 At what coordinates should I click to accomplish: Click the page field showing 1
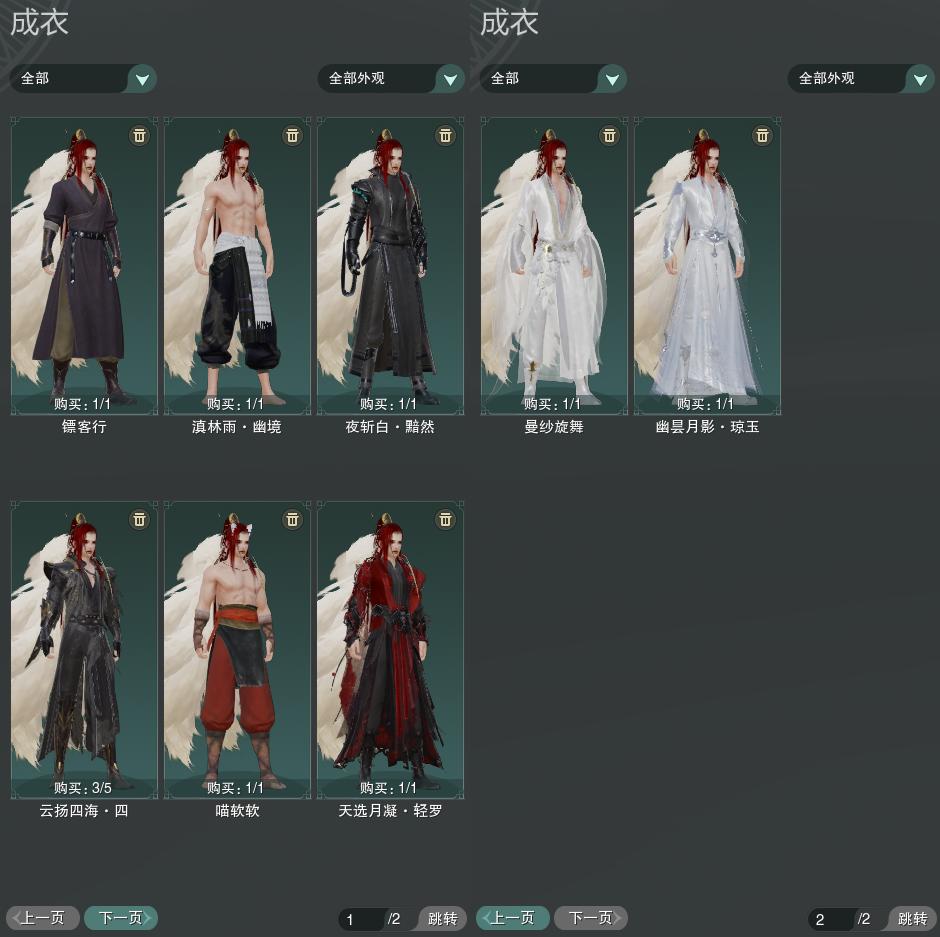click(x=360, y=919)
